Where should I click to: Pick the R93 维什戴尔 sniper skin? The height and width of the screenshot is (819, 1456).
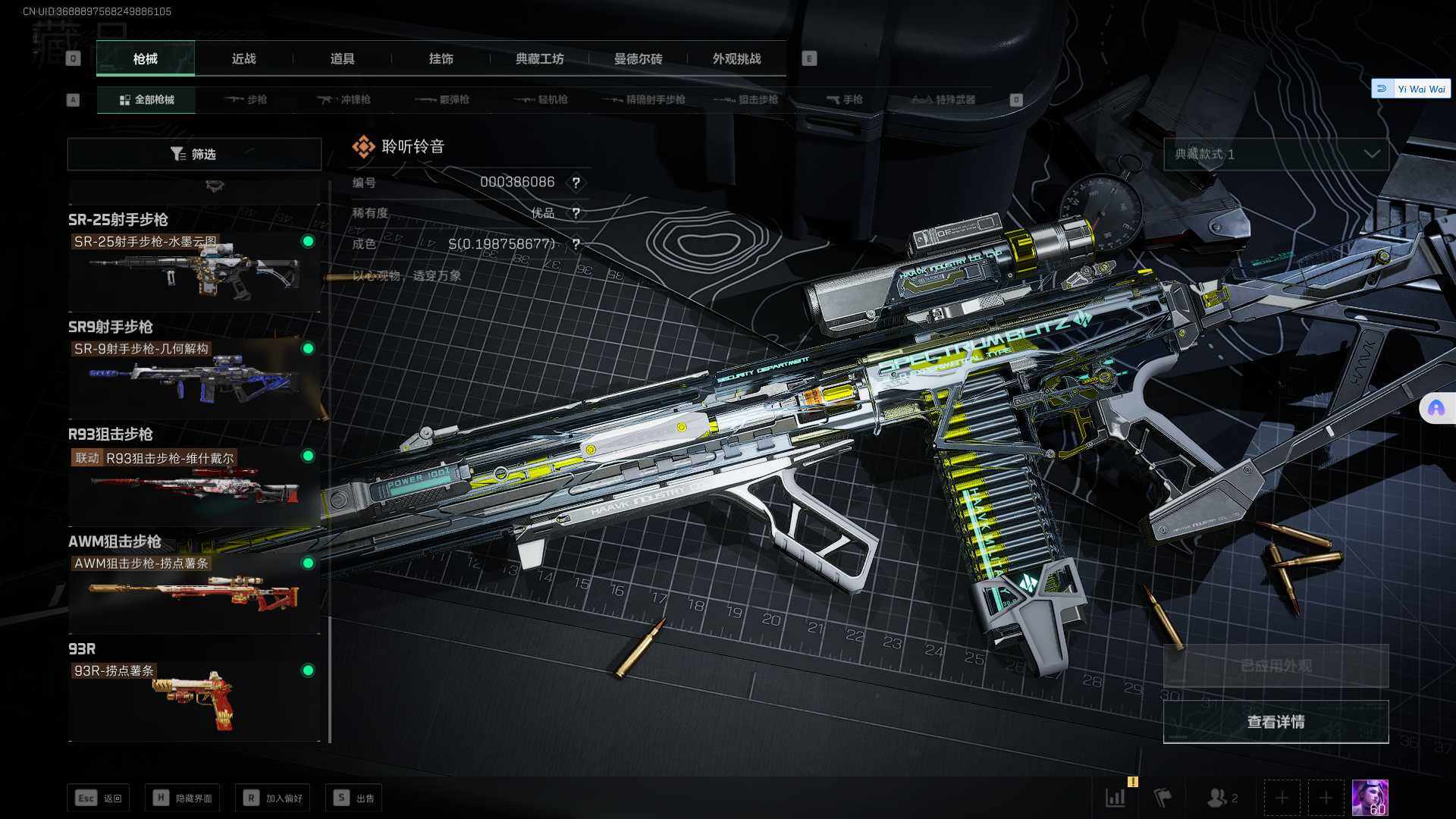pyautogui.click(x=194, y=485)
